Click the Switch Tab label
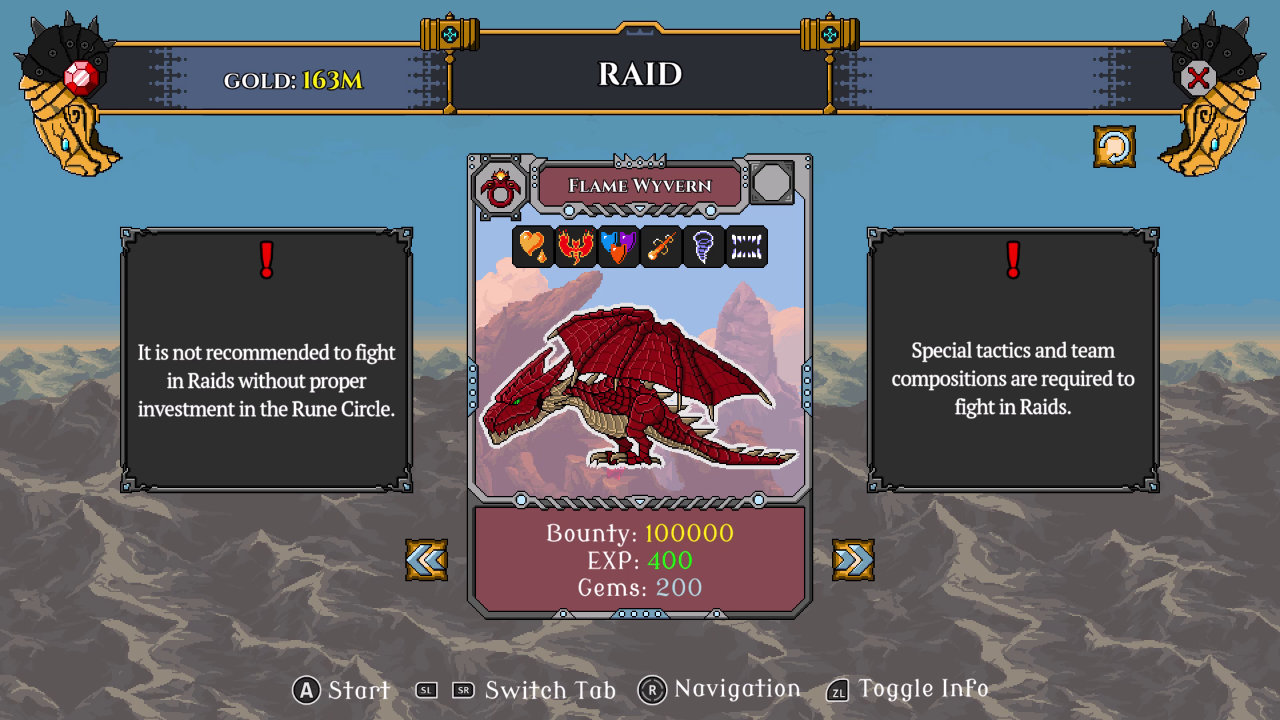The height and width of the screenshot is (720, 1280). pyautogui.click(x=548, y=690)
